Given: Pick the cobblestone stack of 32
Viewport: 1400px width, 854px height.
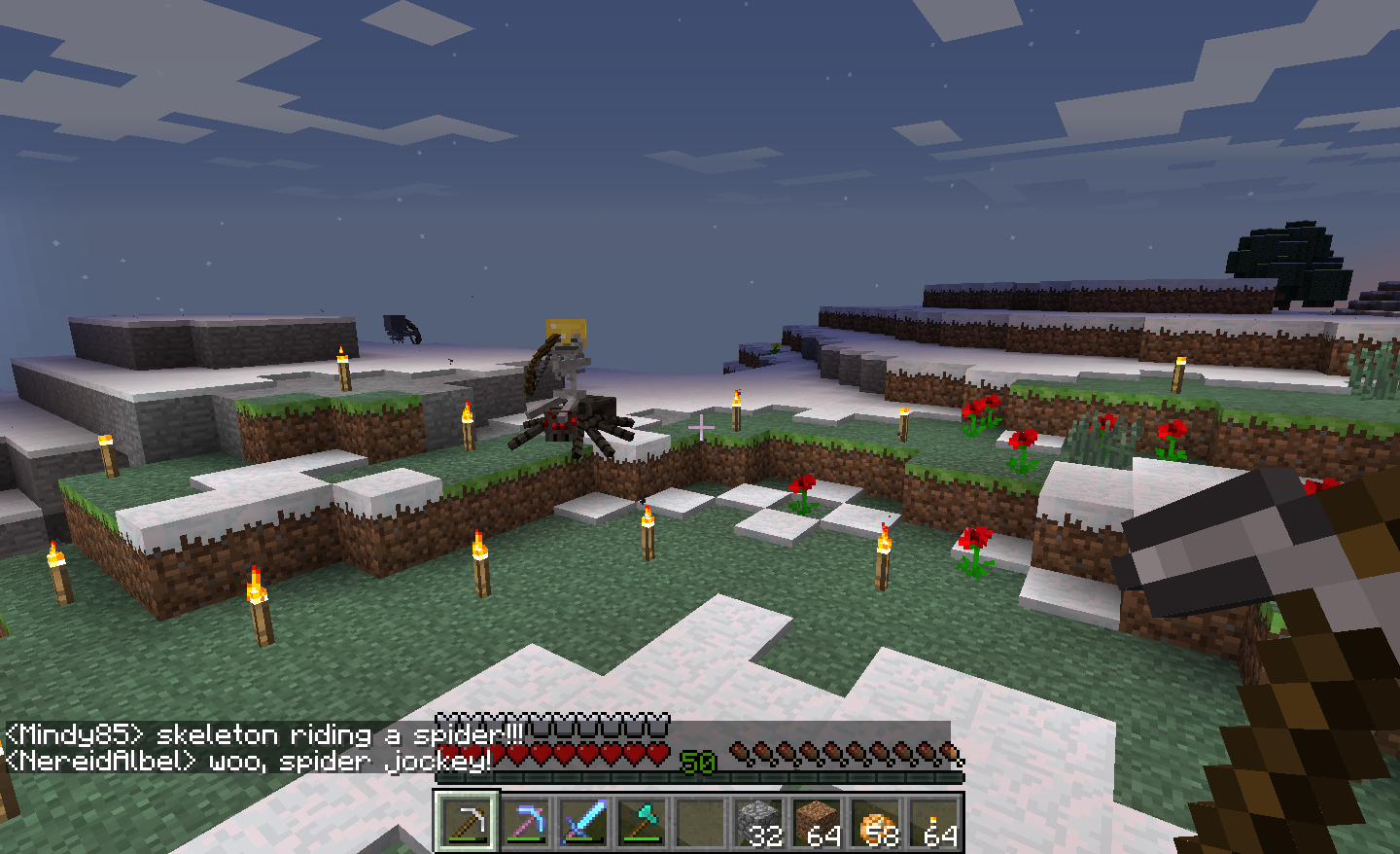Looking at the screenshot, I should 758,822.
